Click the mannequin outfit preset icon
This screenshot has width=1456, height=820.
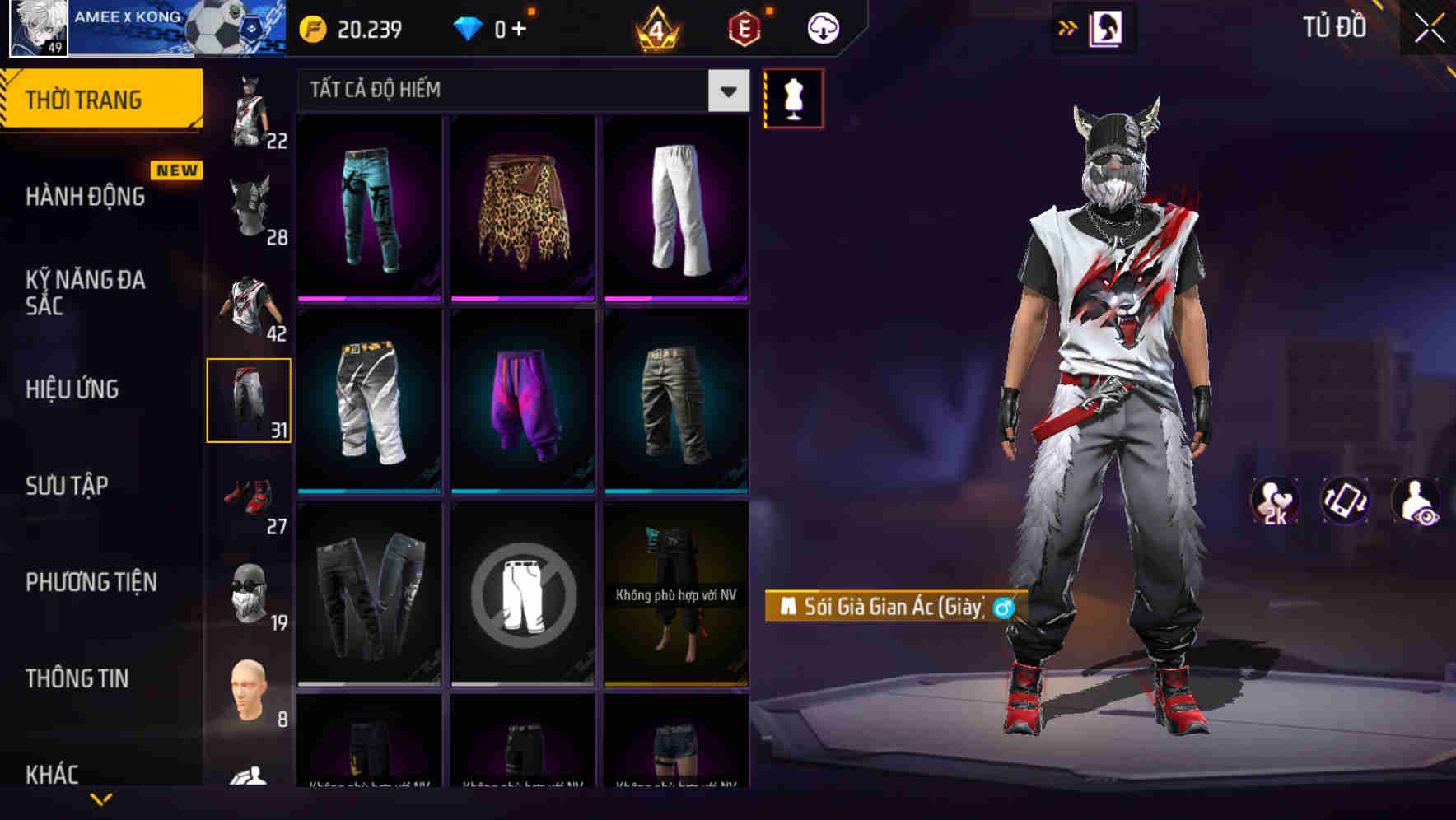click(x=793, y=97)
